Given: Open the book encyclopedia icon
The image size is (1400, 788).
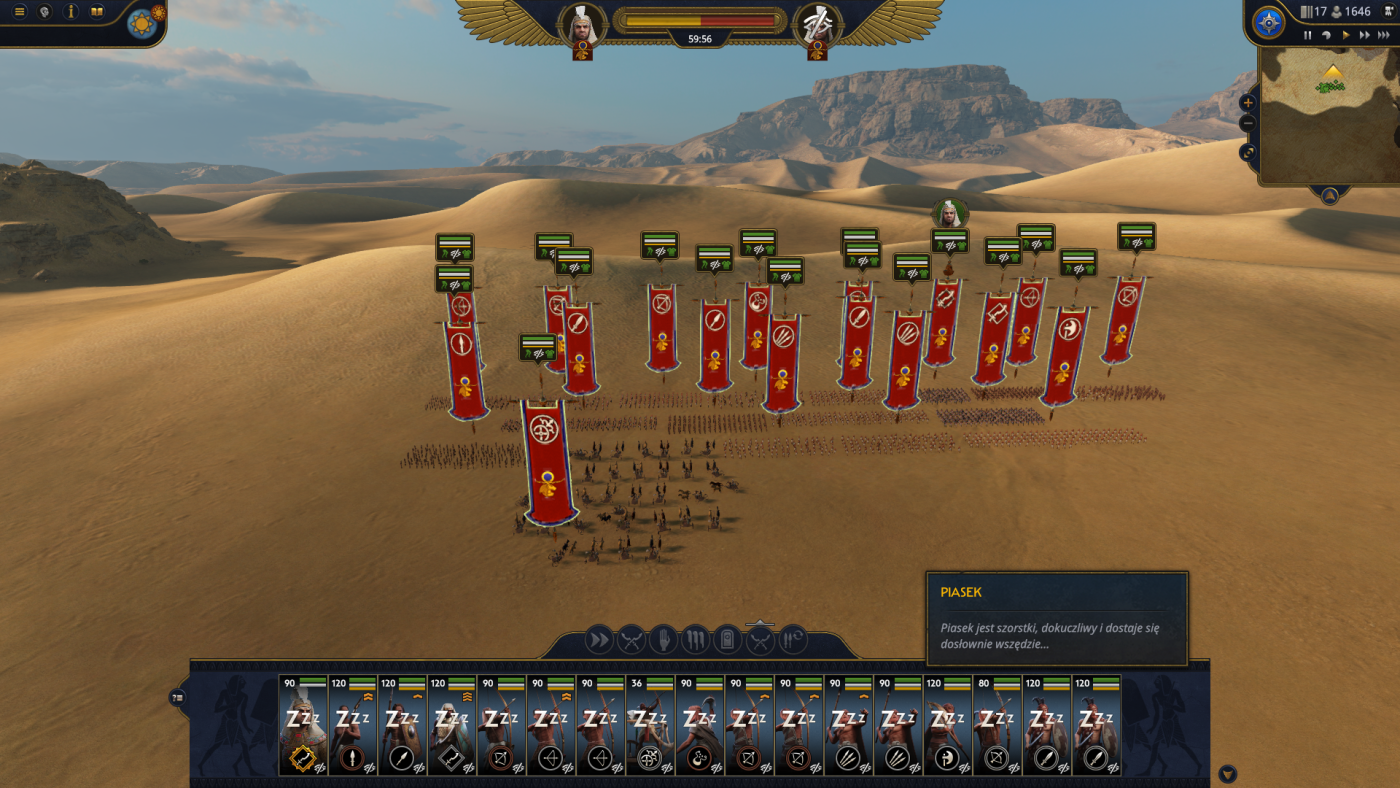Looking at the screenshot, I should coord(97,12).
